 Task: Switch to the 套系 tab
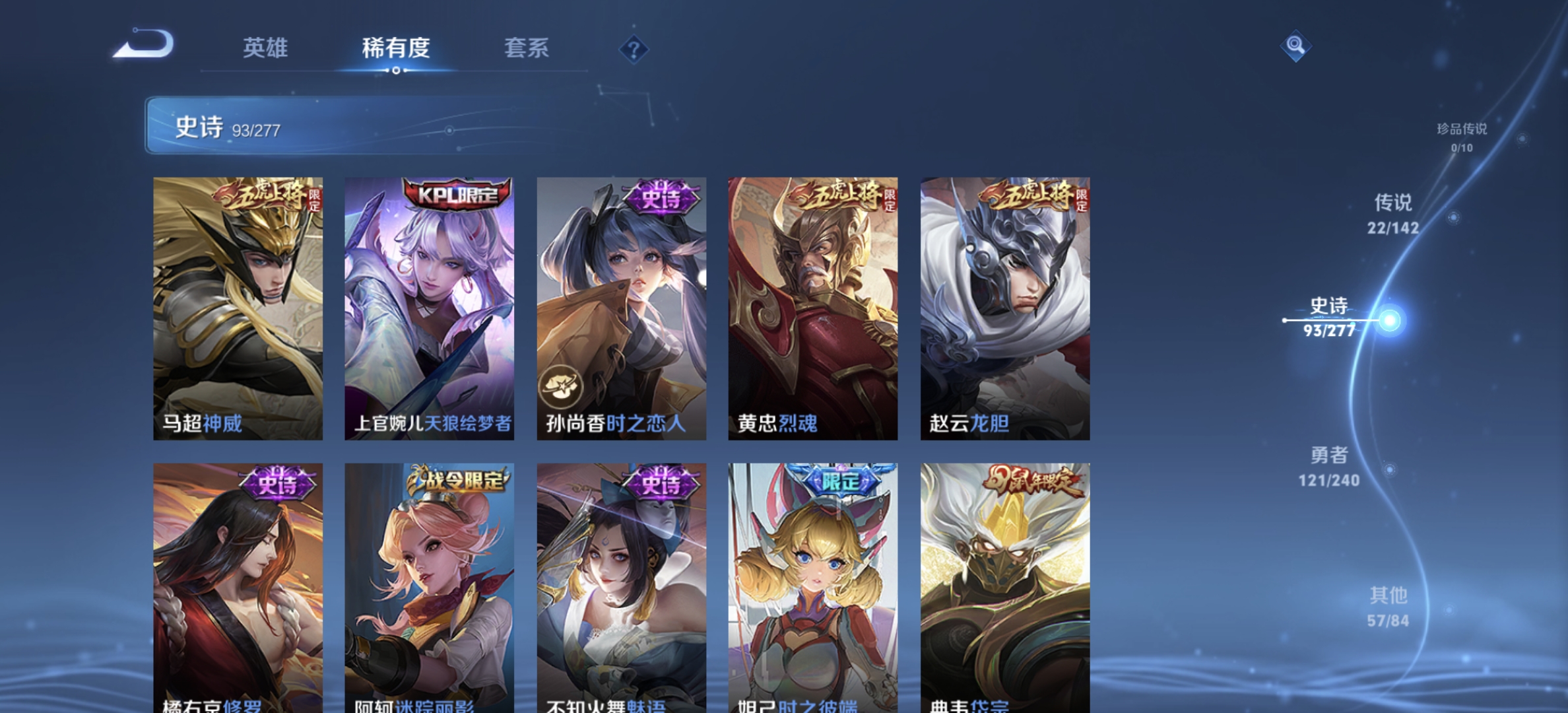[527, 49]
